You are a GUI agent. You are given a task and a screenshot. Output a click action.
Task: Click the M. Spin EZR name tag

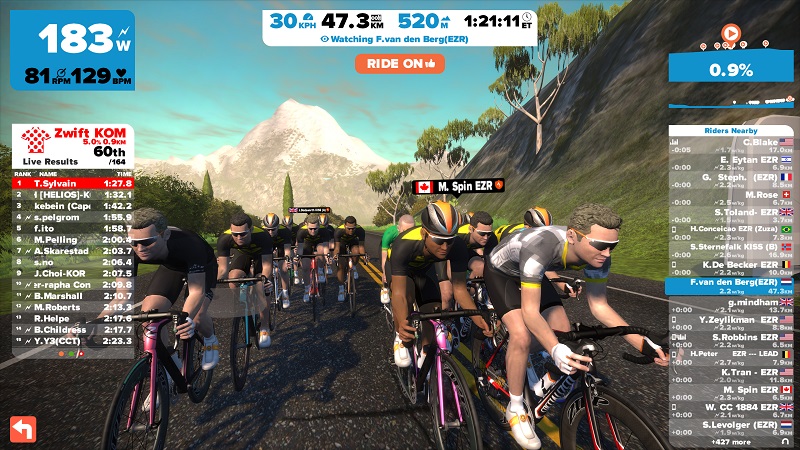coord(459,186)
